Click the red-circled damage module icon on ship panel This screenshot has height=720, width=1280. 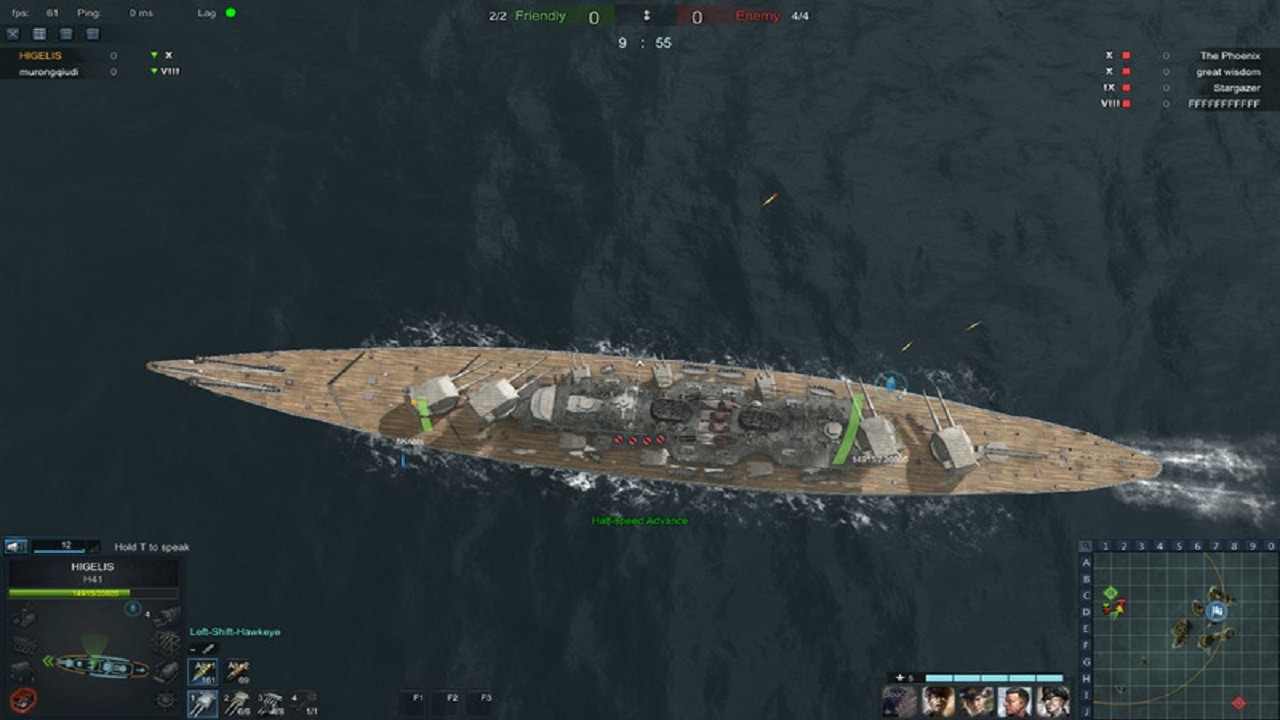23,699
